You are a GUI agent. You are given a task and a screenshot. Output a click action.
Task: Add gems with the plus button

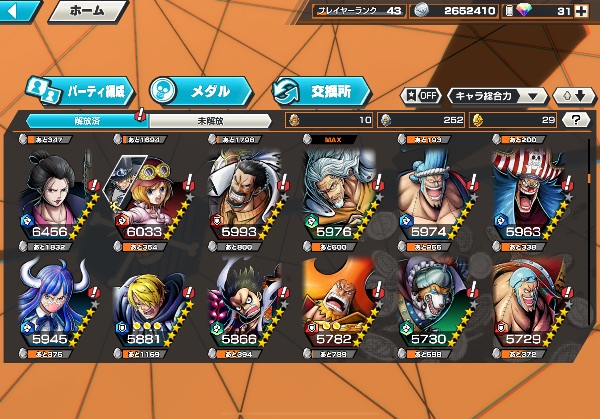click(x=582, y=11)
